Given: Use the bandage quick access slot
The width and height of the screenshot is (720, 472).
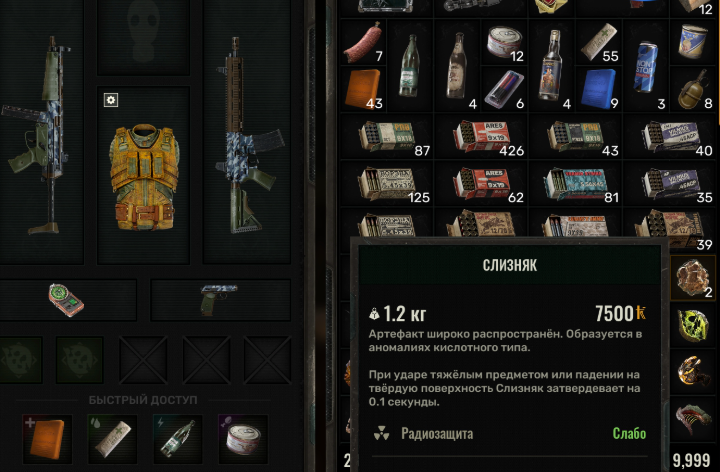Looking at the screenshot, I should point(112,440).
